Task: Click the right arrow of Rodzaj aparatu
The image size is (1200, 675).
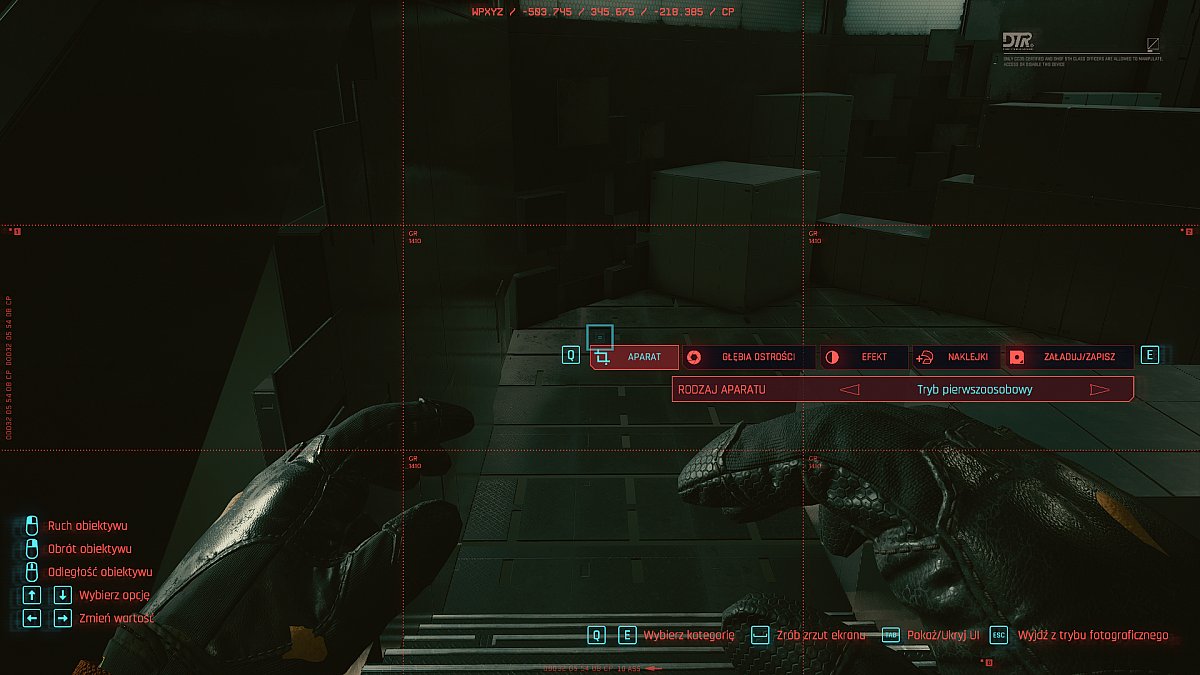Action: (1100, 390)
